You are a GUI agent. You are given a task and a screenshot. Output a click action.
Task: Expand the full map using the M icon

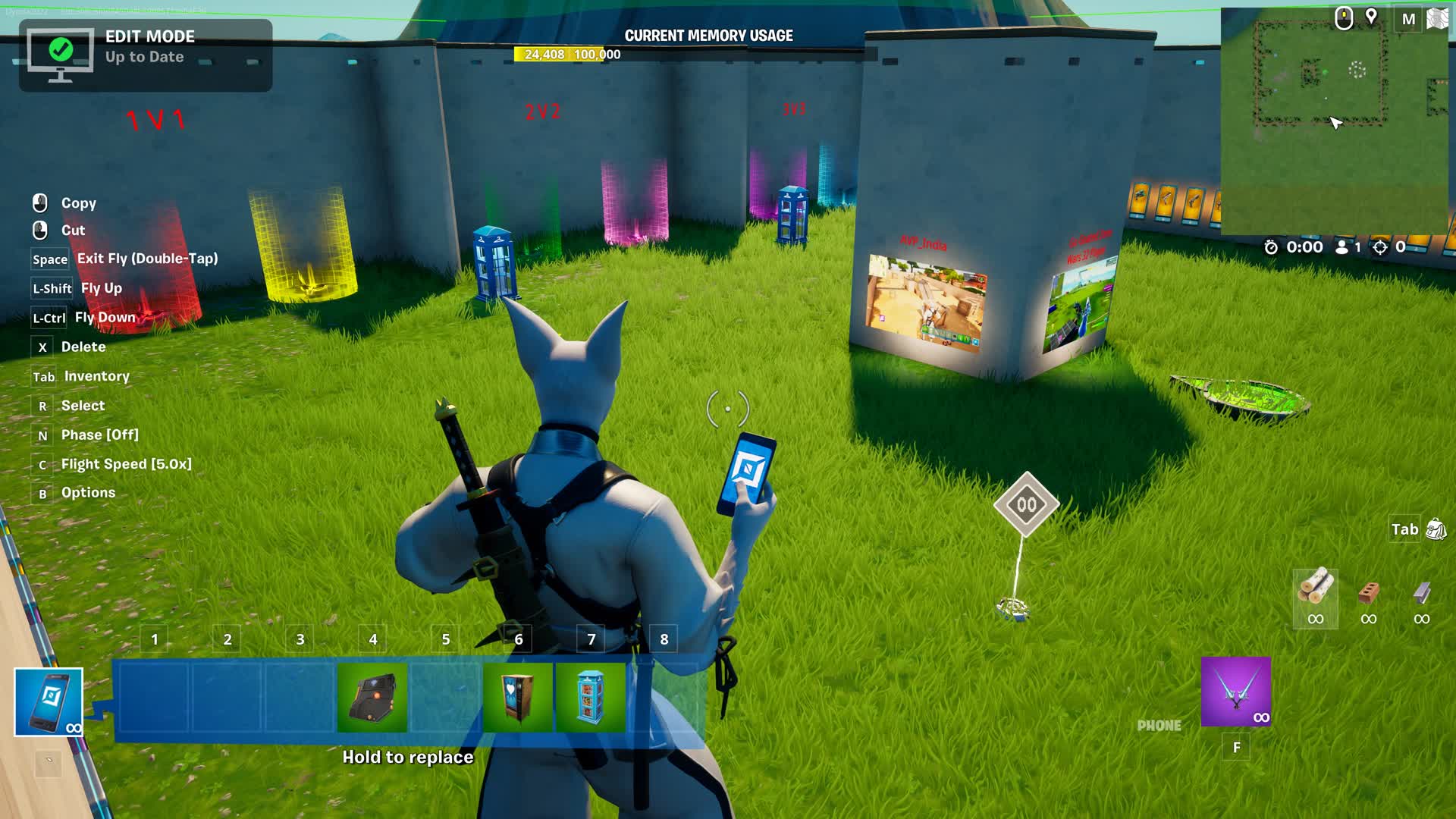(1410, 17)
